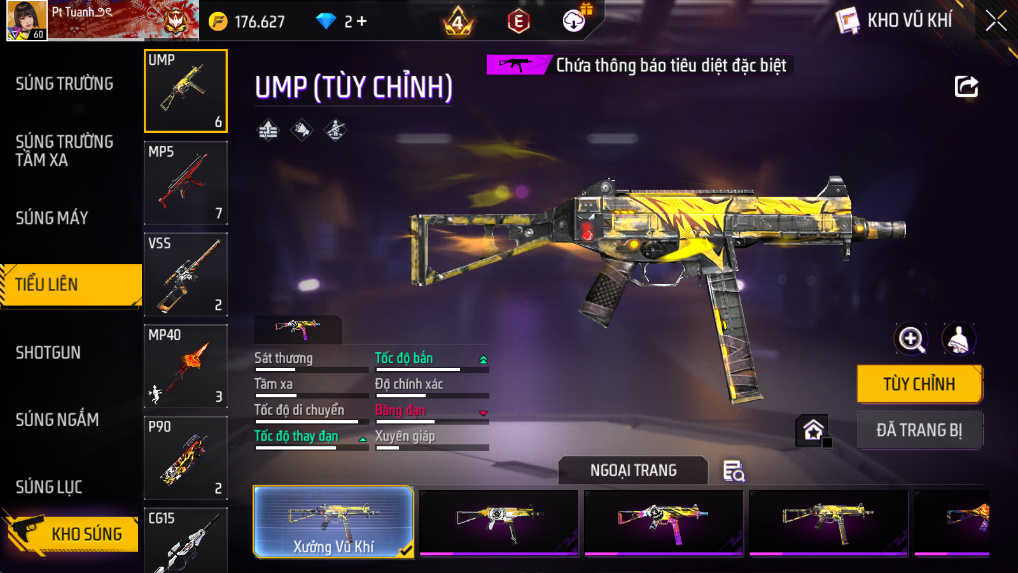
Task: Click the Đã Trang Bị button
Action: [919, 431]
